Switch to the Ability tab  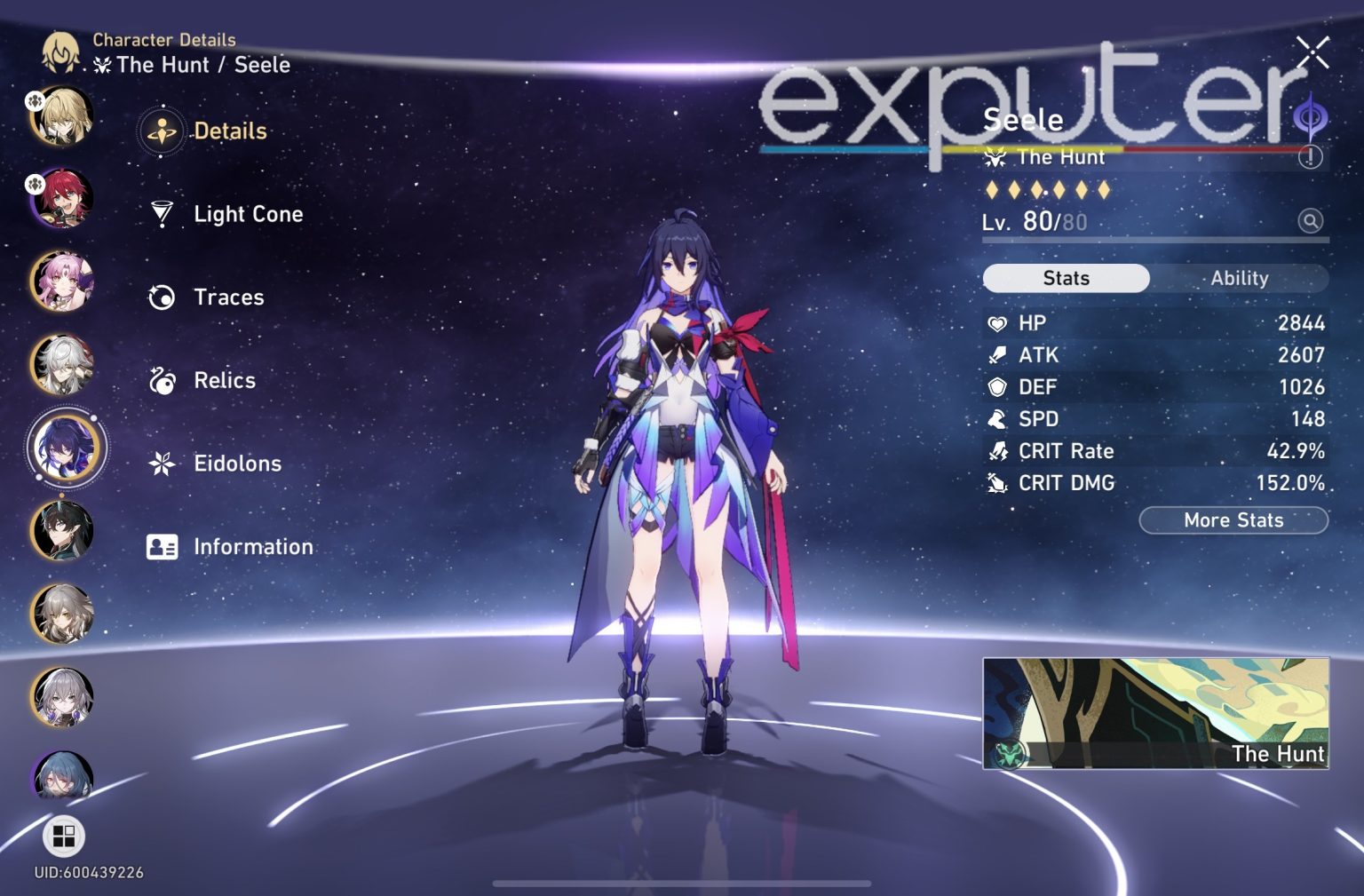(x=1240, y=278)
